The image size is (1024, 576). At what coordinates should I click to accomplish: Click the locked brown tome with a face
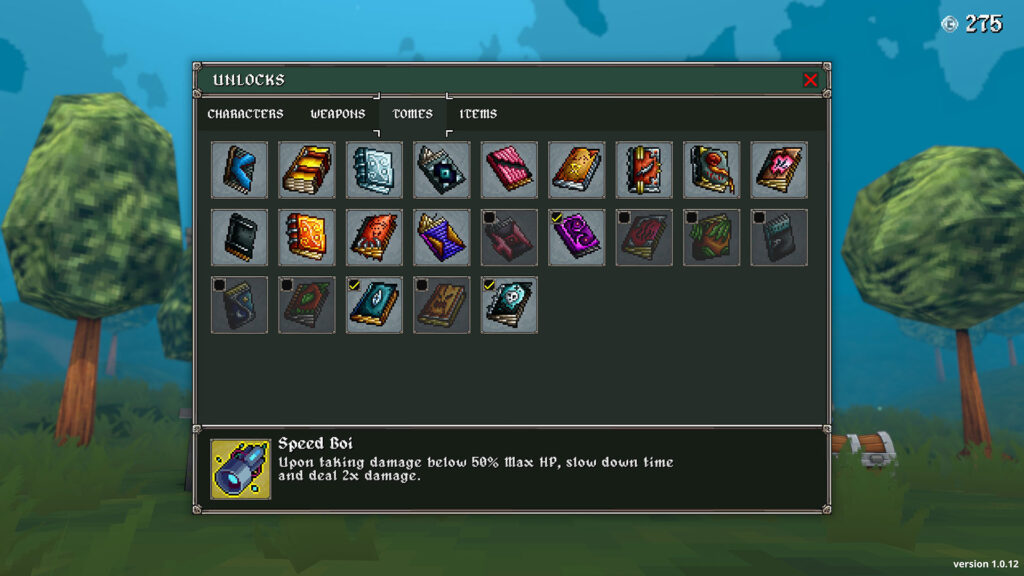[442, 305]
